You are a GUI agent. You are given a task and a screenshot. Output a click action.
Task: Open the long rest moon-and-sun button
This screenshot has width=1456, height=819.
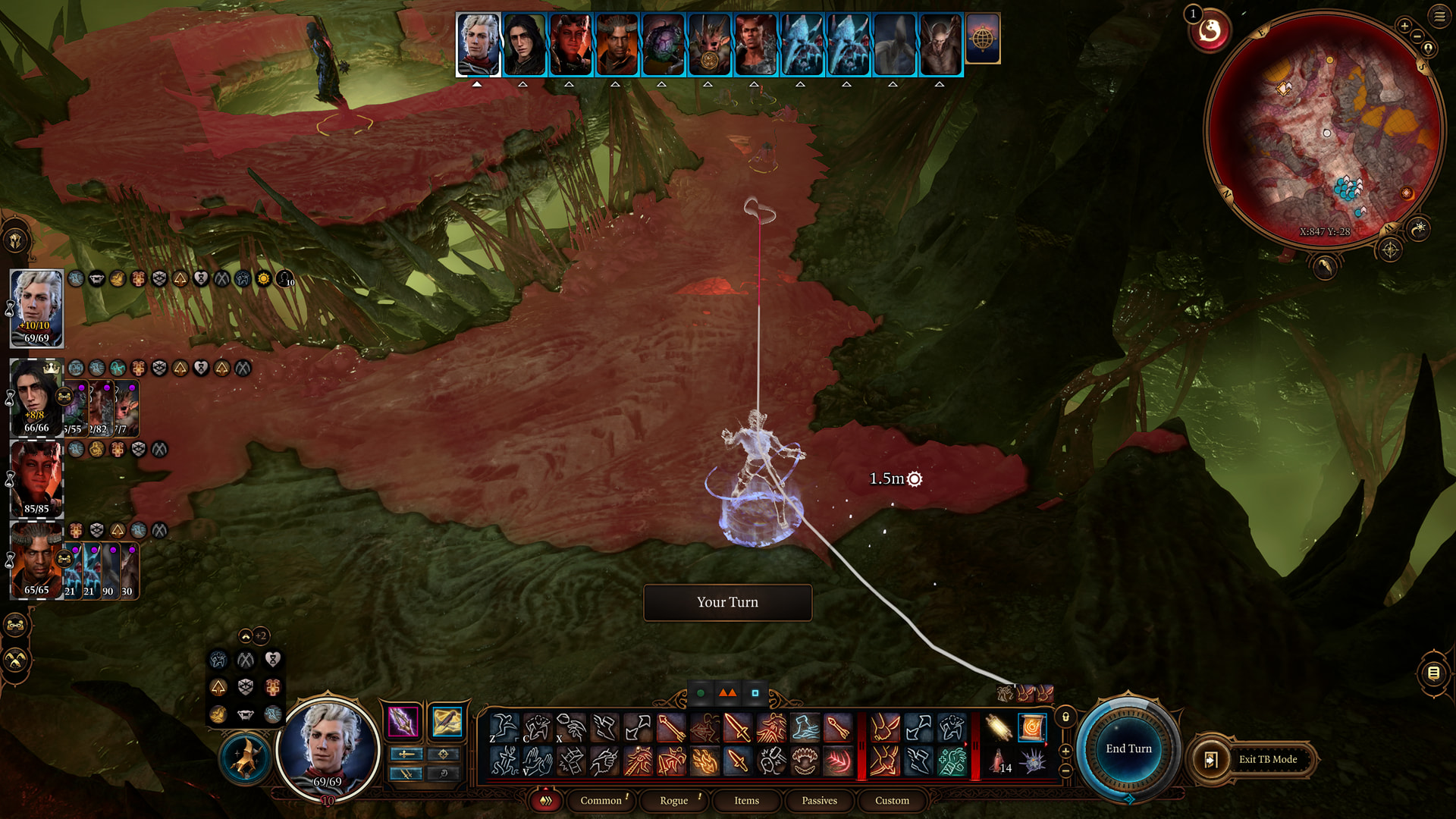[1418, 228]
